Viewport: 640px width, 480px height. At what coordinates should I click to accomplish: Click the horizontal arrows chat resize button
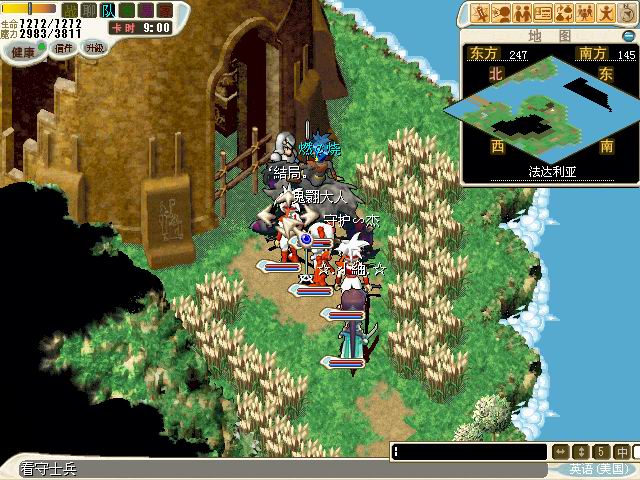pyautogui.click(x=561, y=452)
